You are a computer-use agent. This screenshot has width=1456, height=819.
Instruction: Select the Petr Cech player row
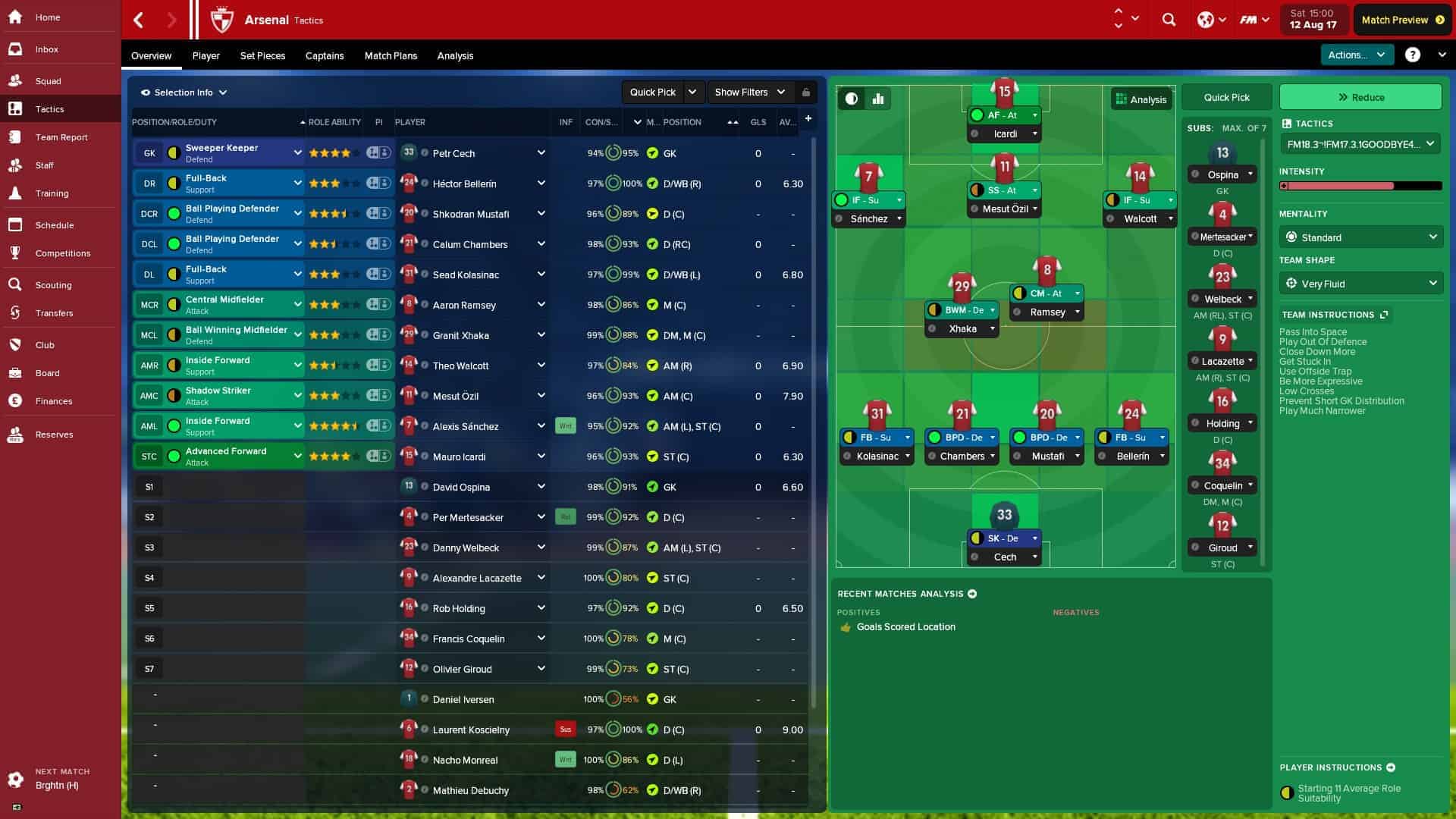click(453, 154)
